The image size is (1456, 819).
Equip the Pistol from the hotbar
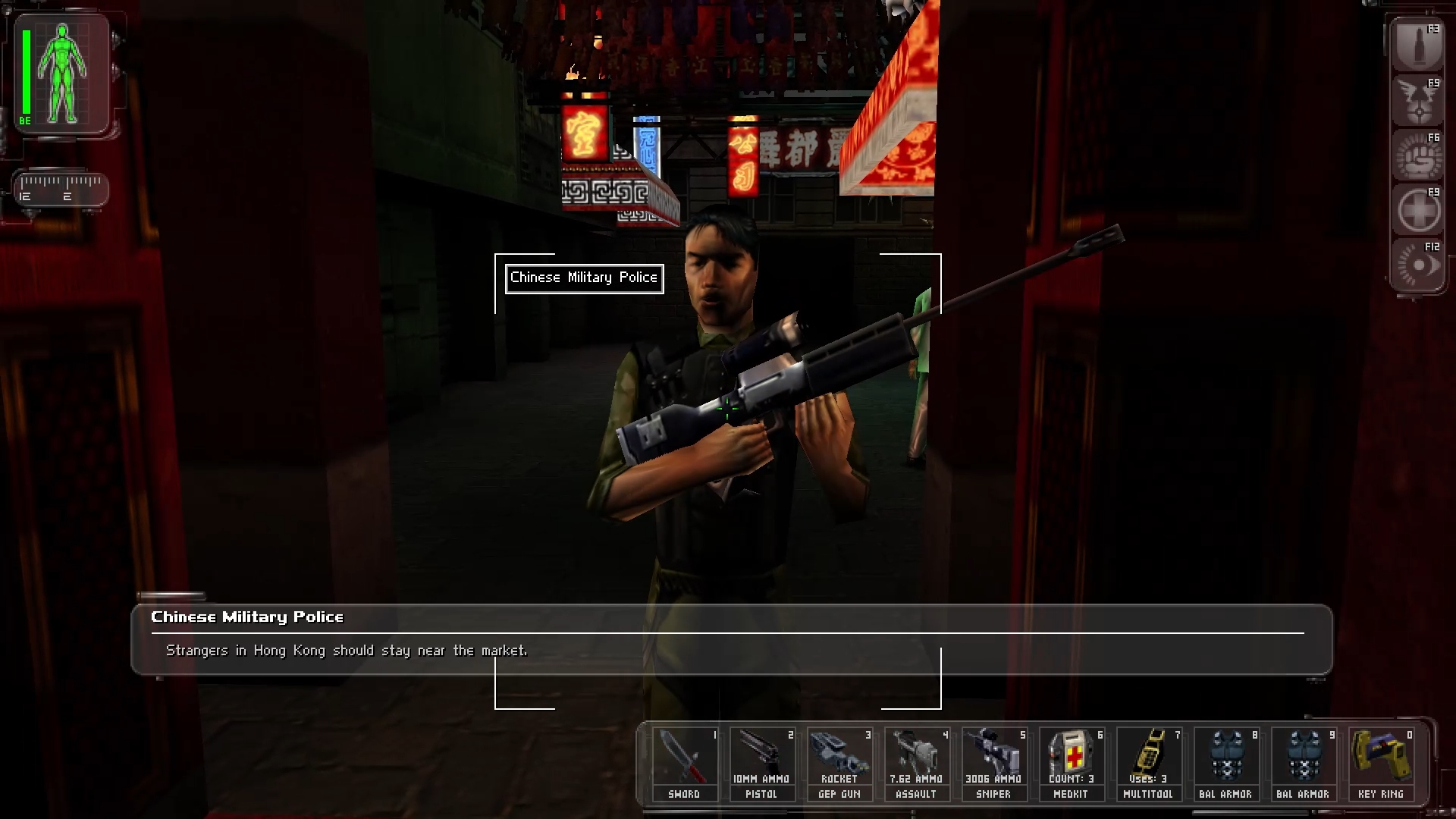(761, 764)
